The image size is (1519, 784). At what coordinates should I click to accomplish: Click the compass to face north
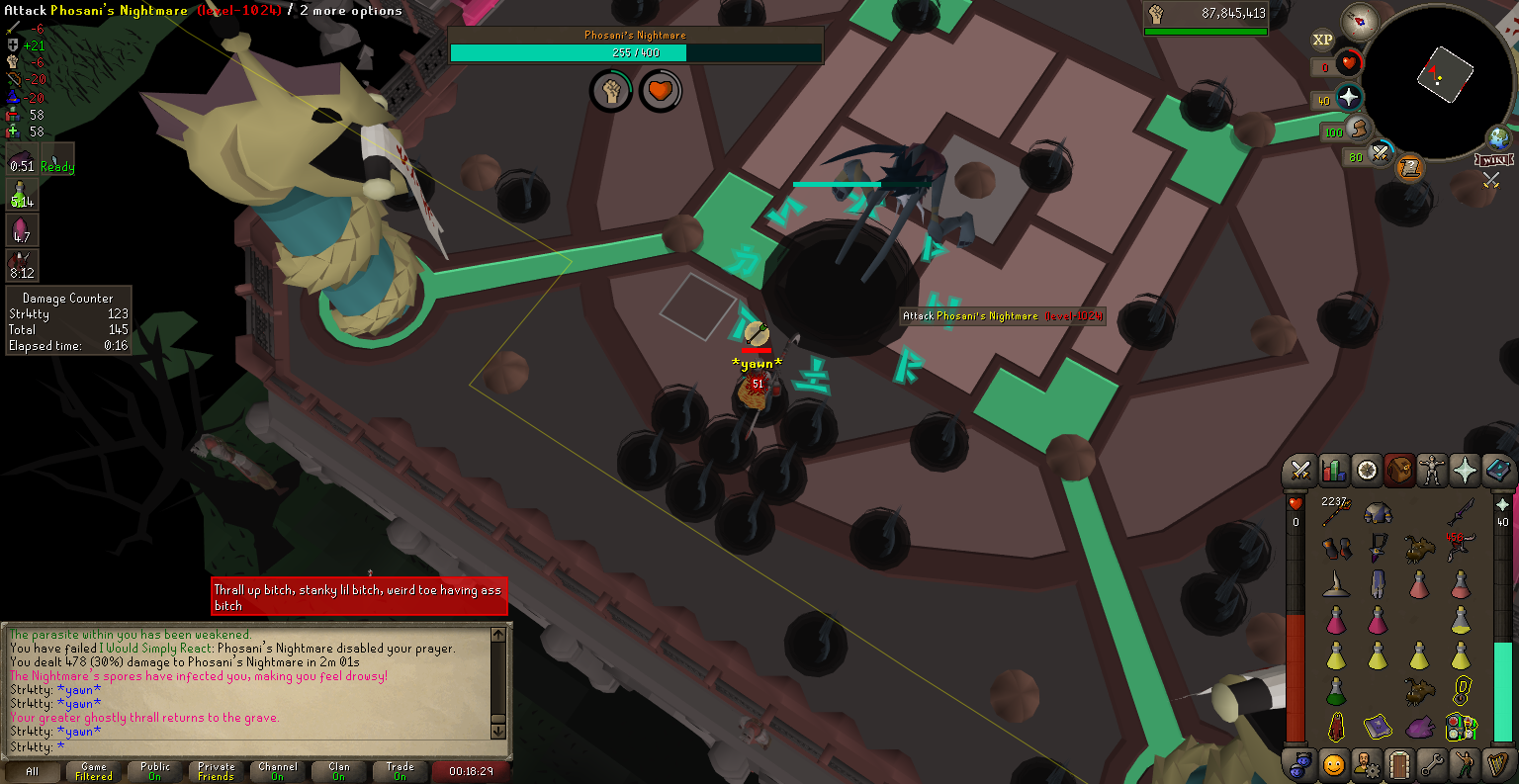(x=1360, y=21)
